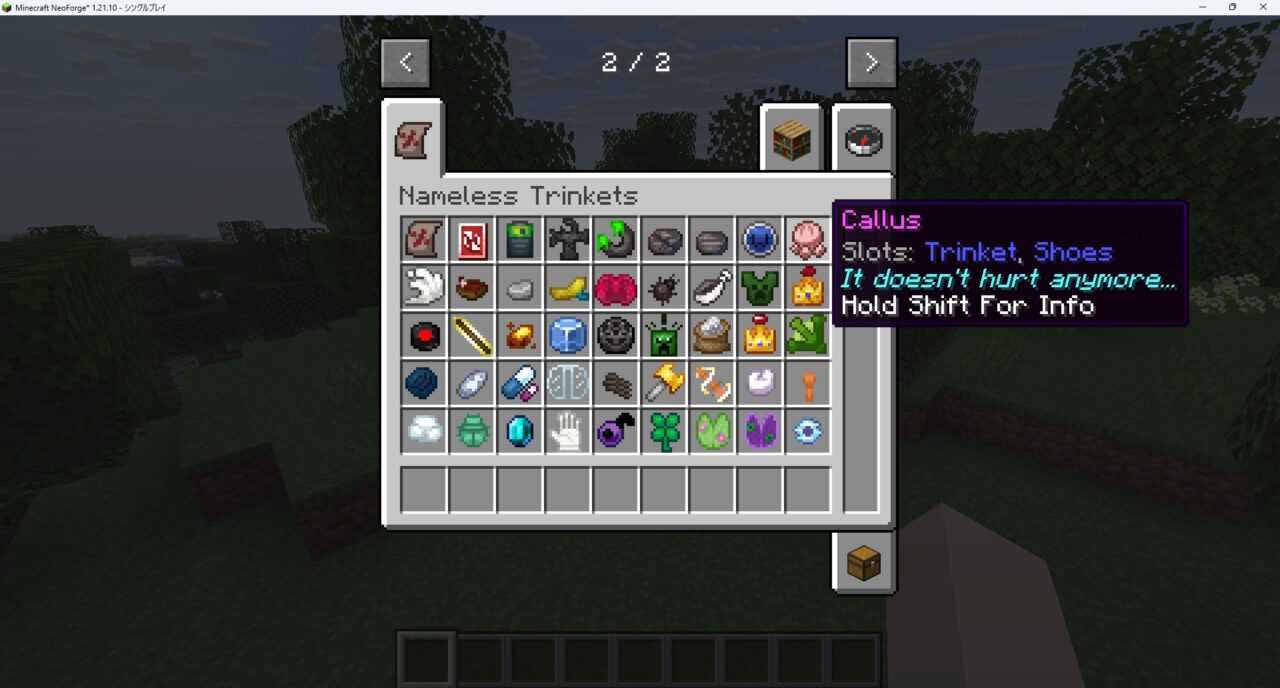Select the Nameless Trinkets scroll tab
The image size is (1280, 688).
point(413,141)
